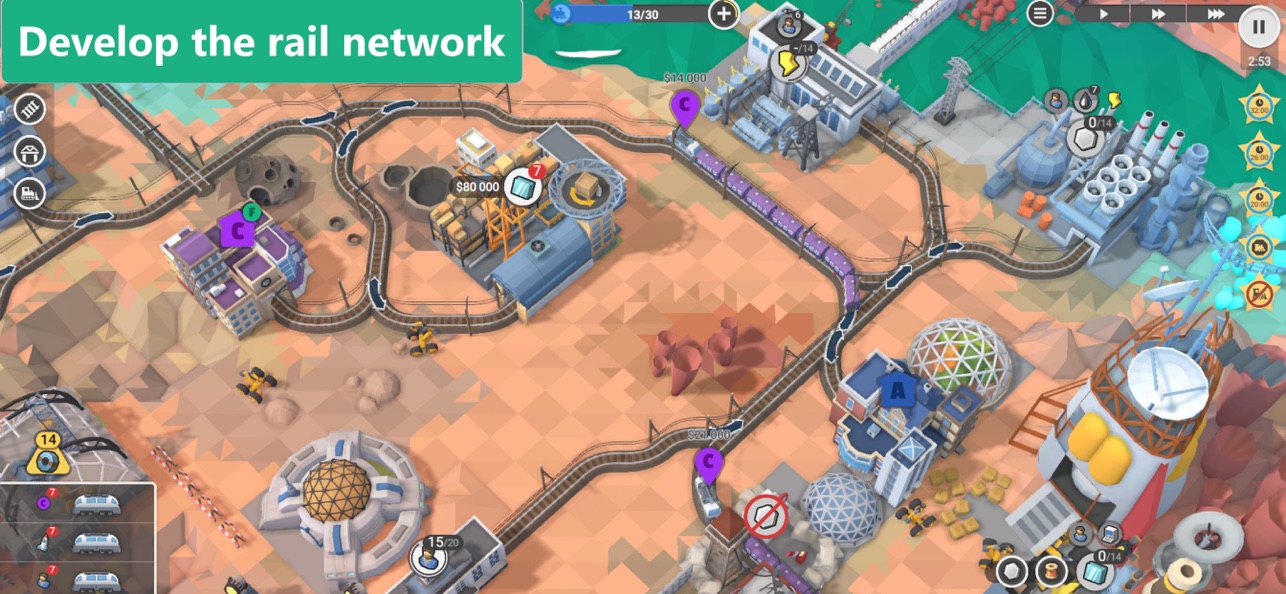
Task: Click the plus button beside the 13/30 bar
Action: pyautogui.click(x=723, y=14)
